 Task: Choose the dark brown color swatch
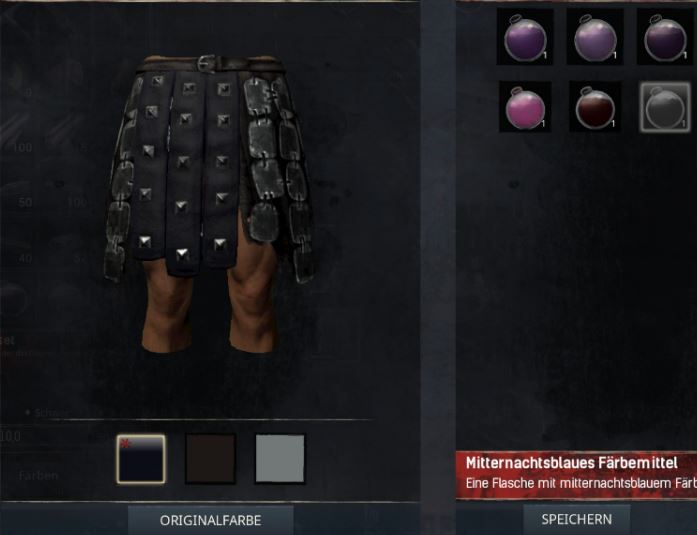tap(211, 459)
